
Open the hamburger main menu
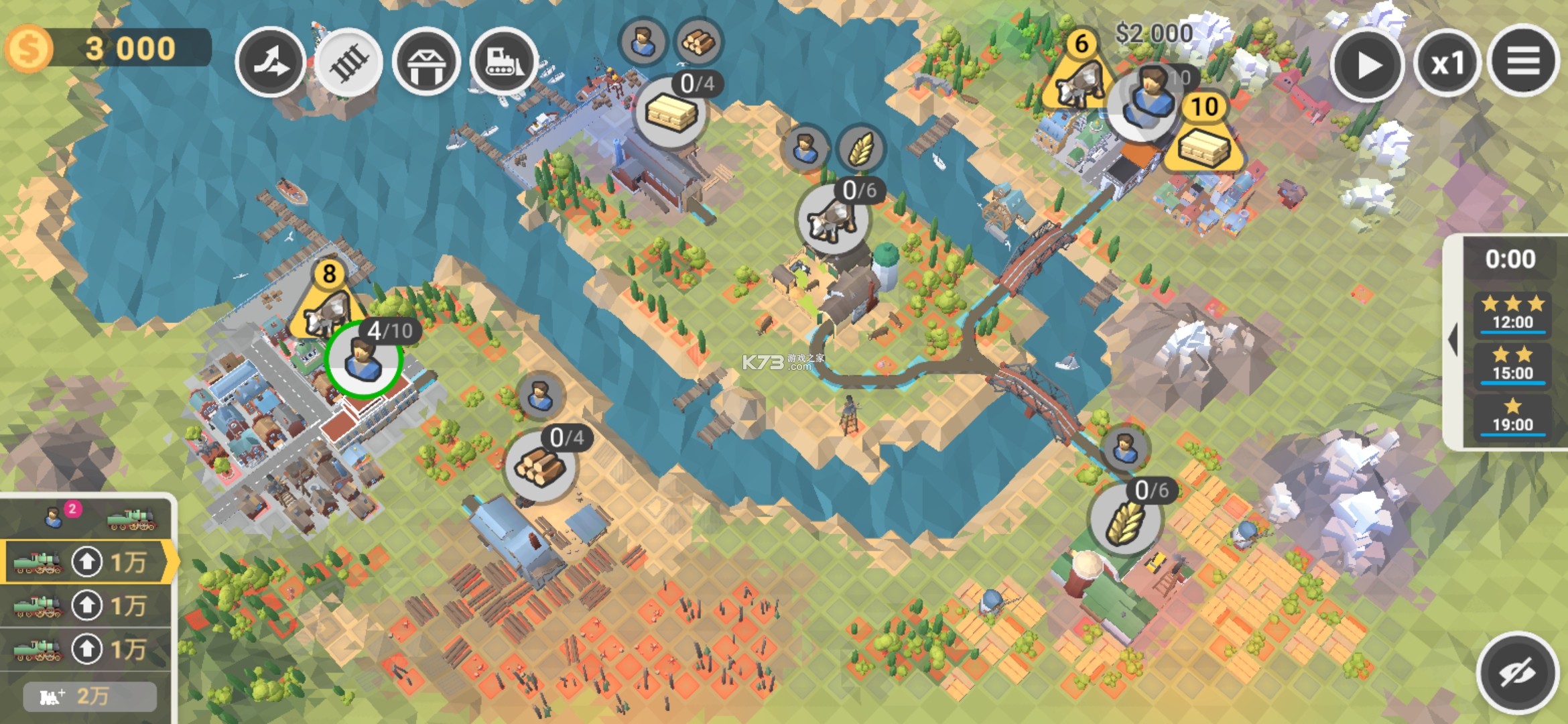tap(1522, 62)
